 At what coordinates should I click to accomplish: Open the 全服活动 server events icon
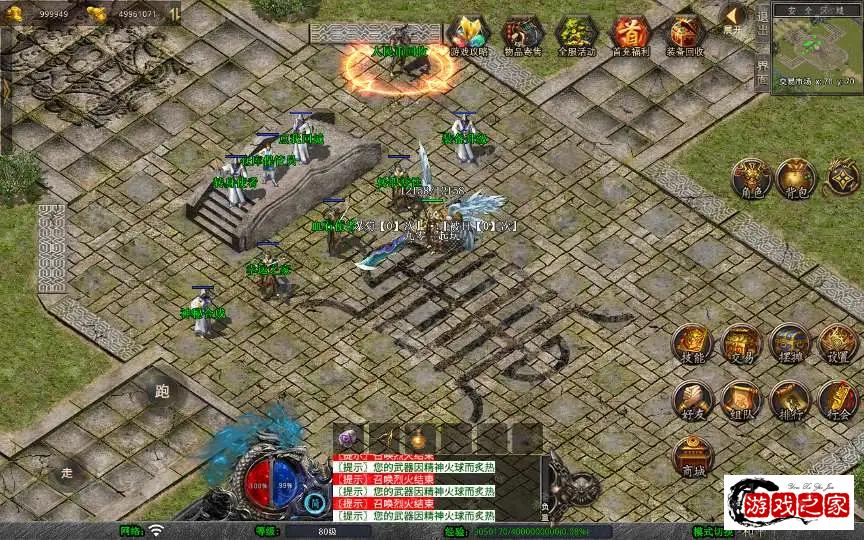coord(576,34)
